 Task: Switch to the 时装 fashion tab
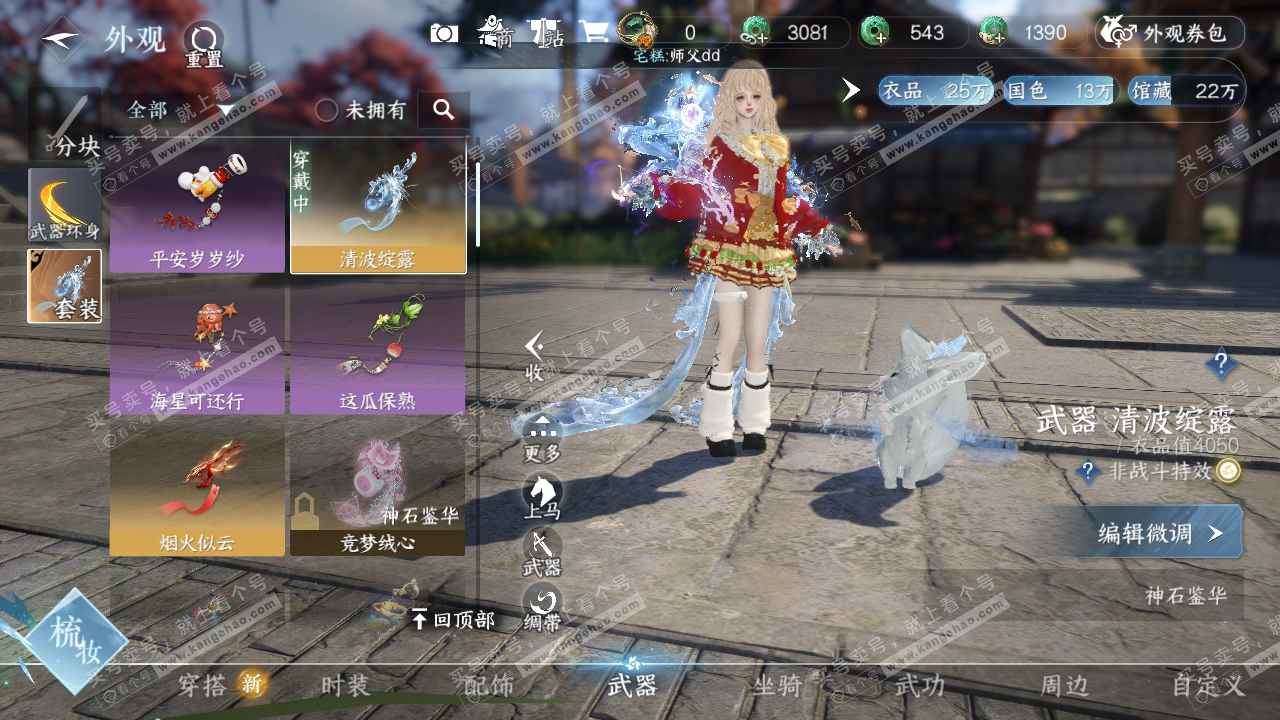pos(345,686)
